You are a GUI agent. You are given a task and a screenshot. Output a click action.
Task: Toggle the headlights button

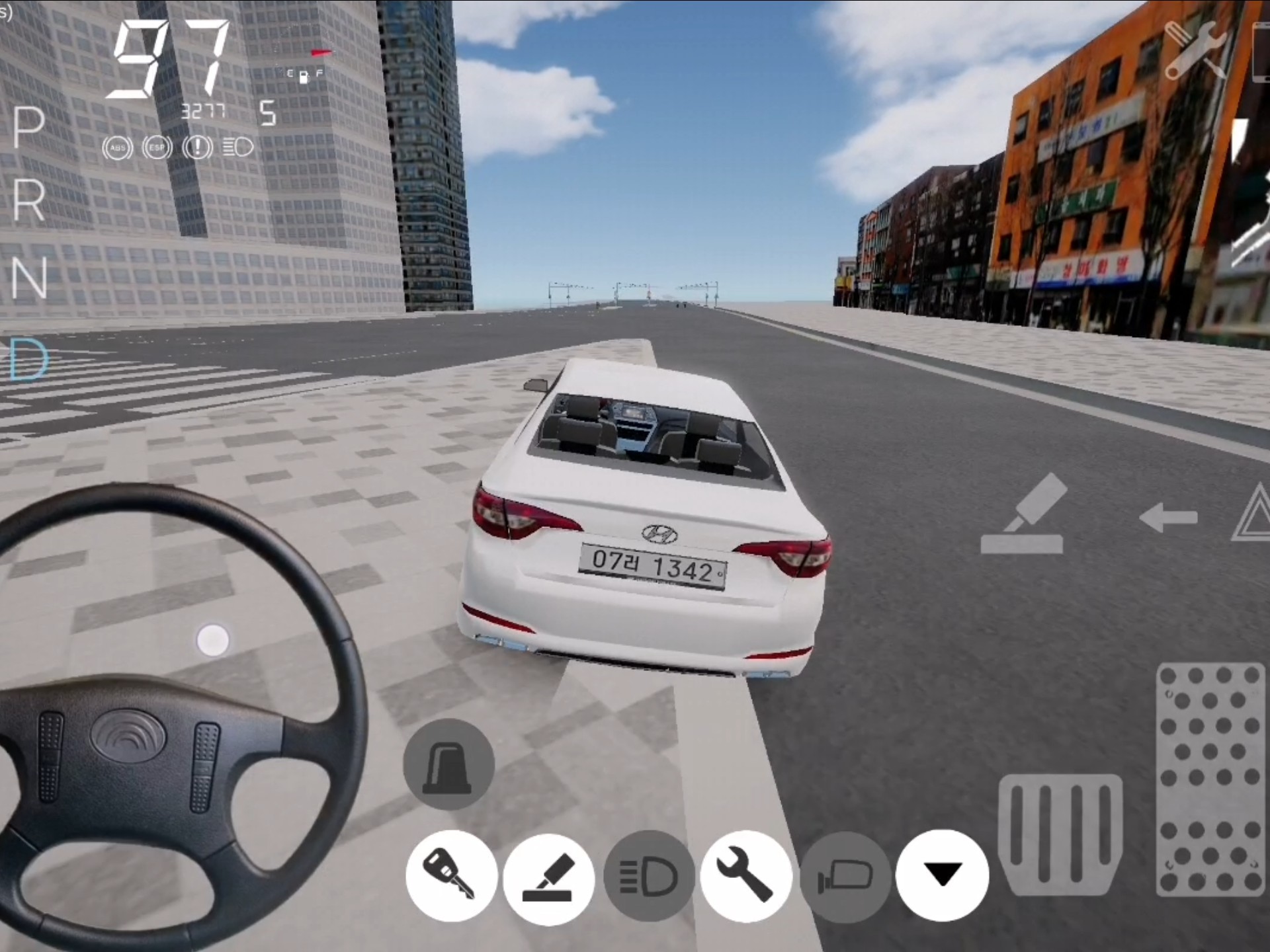point(648,877)
